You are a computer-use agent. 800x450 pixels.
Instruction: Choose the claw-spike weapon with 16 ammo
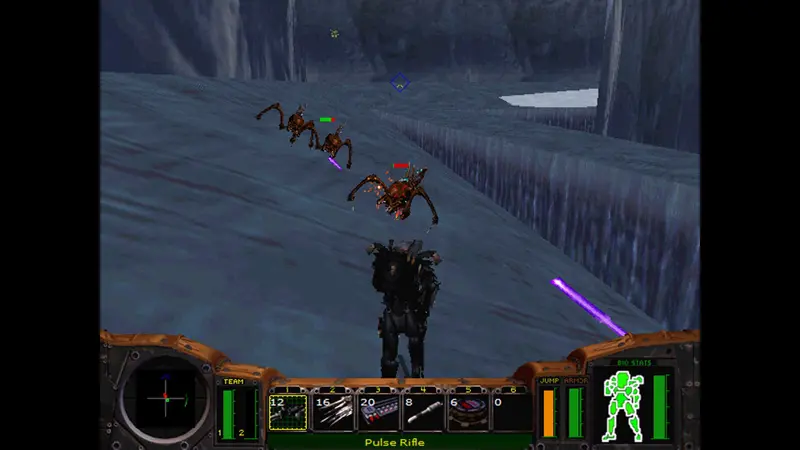[333, 411]
